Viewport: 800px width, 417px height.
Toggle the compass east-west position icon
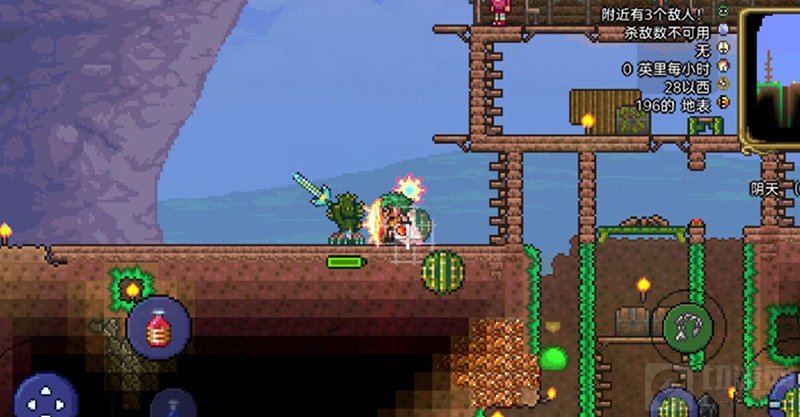click(724, 85)
